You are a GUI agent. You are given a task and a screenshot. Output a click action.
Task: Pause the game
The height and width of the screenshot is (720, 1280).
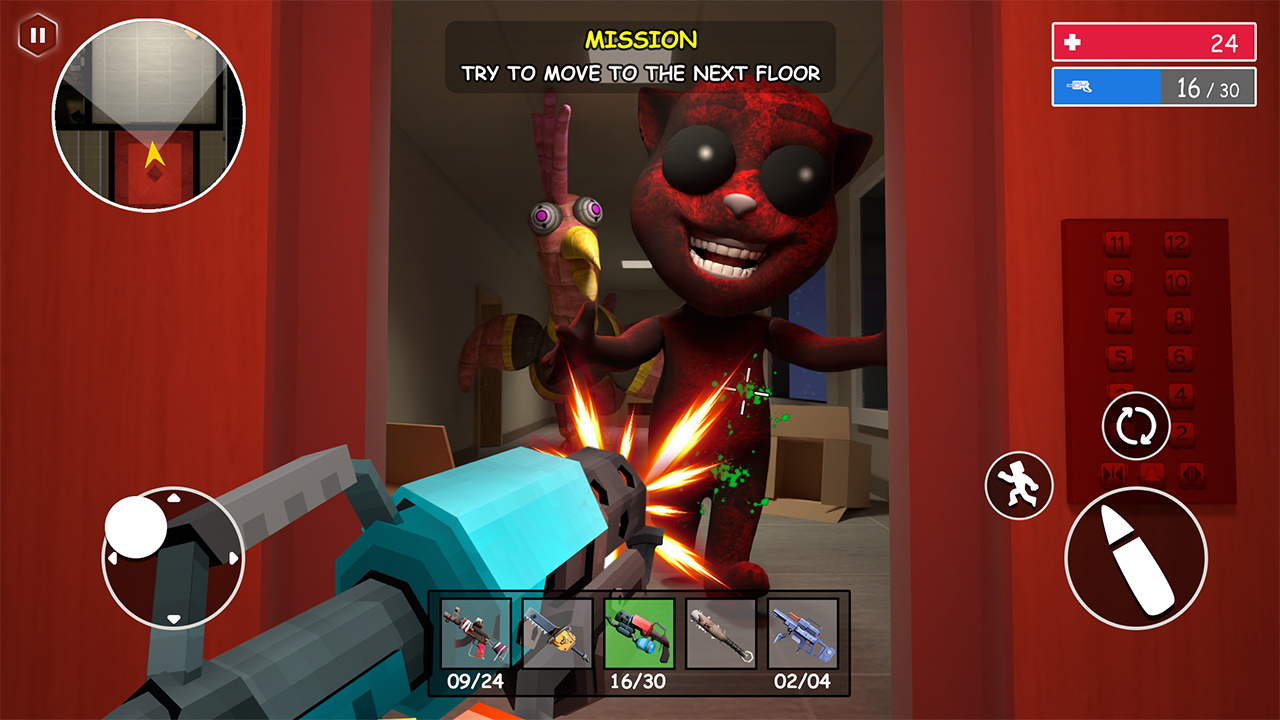coord(37,36)
